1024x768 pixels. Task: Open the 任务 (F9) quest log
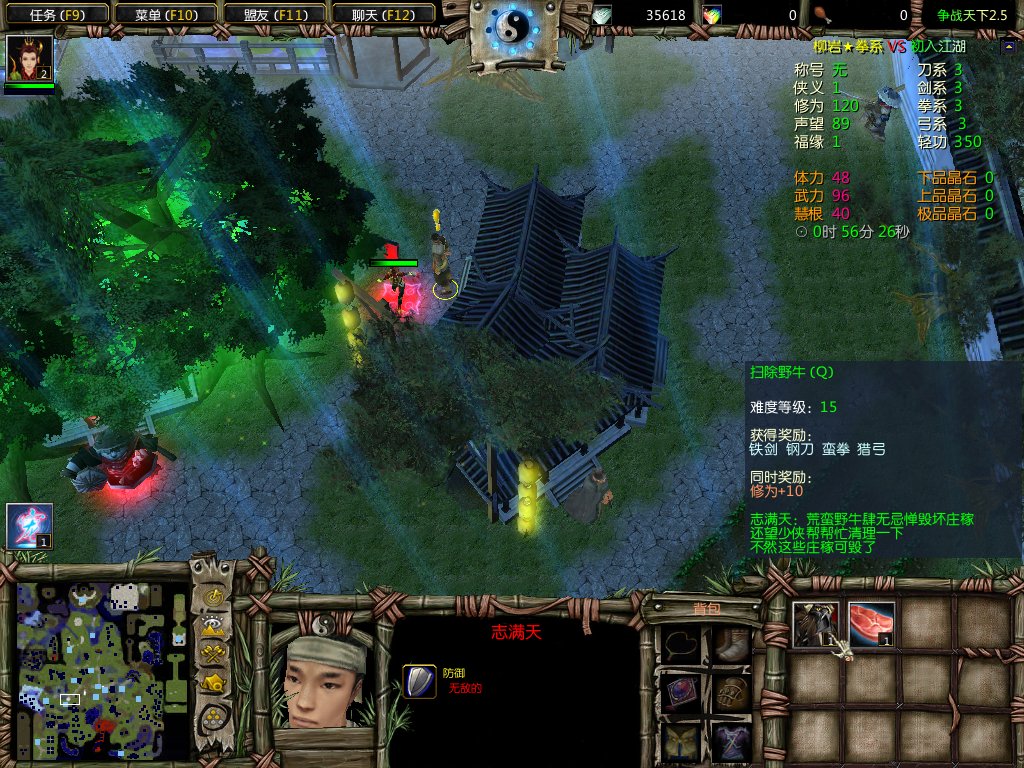[55, 14]
